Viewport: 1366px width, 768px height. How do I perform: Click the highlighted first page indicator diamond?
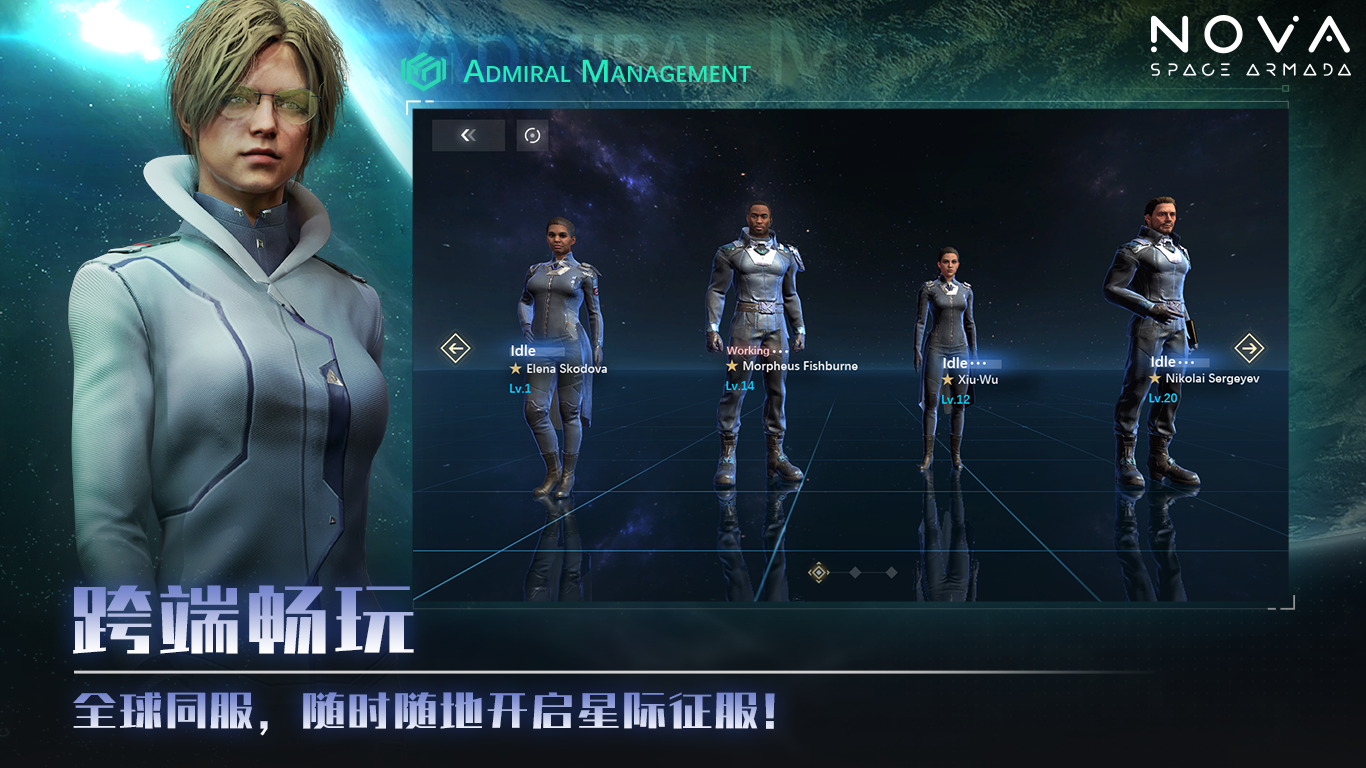pos(819,572)
